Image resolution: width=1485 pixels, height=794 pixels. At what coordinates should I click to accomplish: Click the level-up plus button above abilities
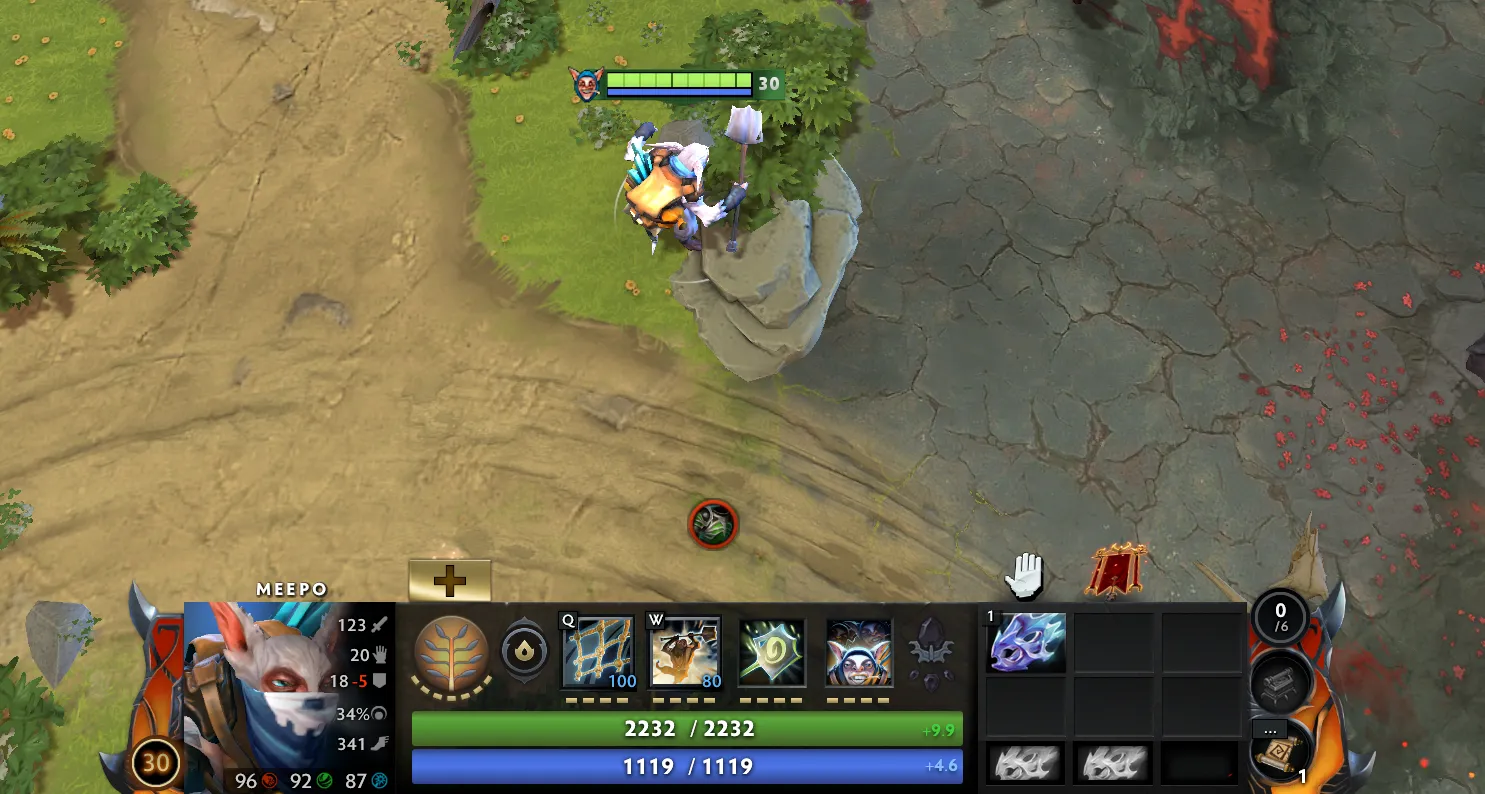(x=450, y=578)
